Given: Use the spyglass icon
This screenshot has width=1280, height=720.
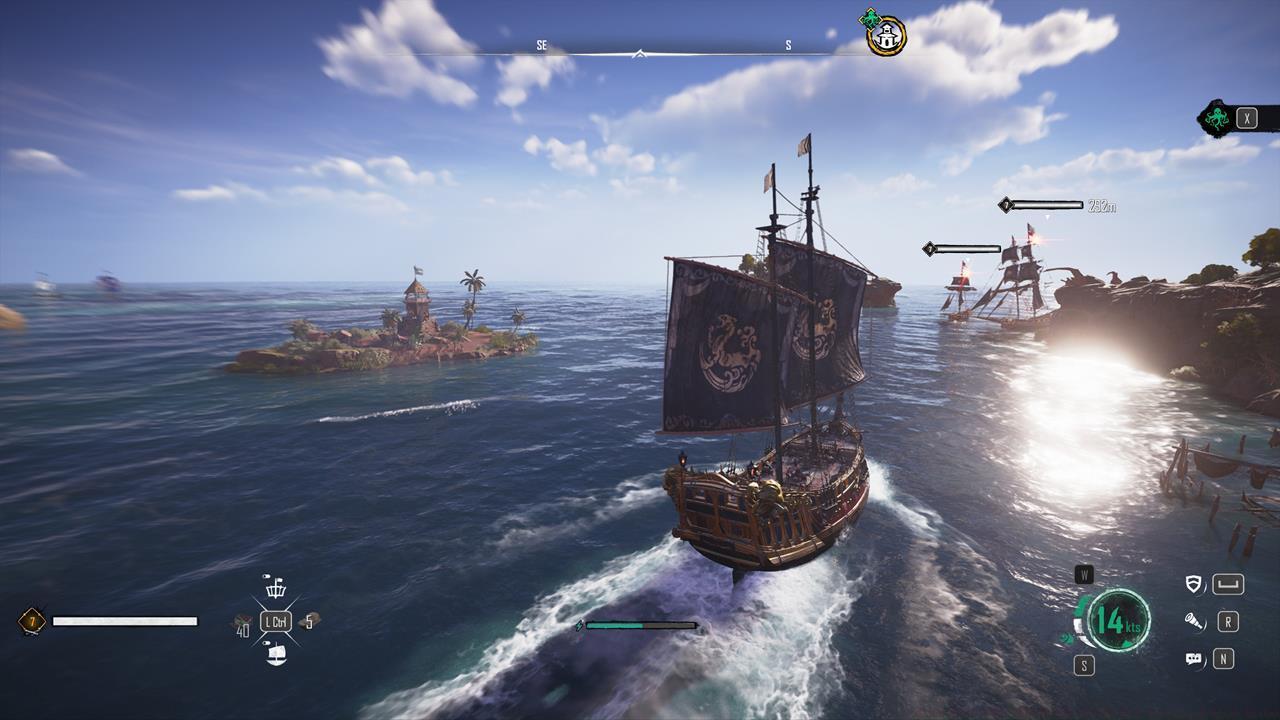Looking at the screenshot, I should point(1193,622).
